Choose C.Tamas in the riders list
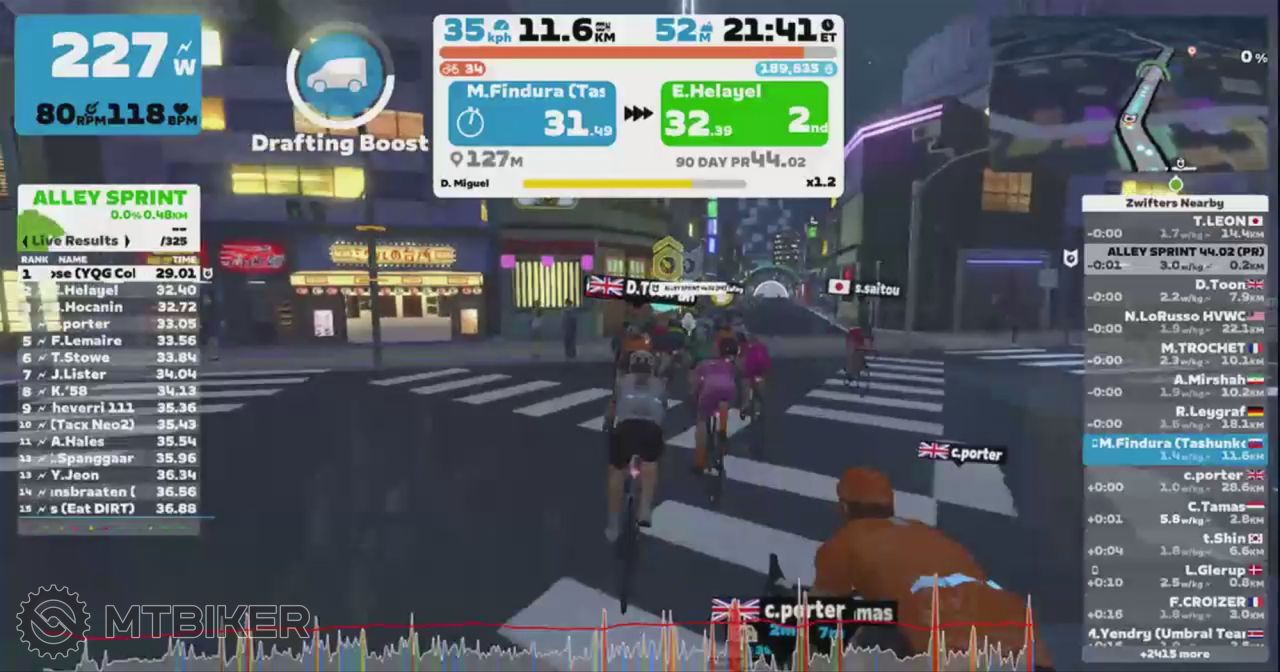This screenshot has height=672, width=1280. 1174,513
